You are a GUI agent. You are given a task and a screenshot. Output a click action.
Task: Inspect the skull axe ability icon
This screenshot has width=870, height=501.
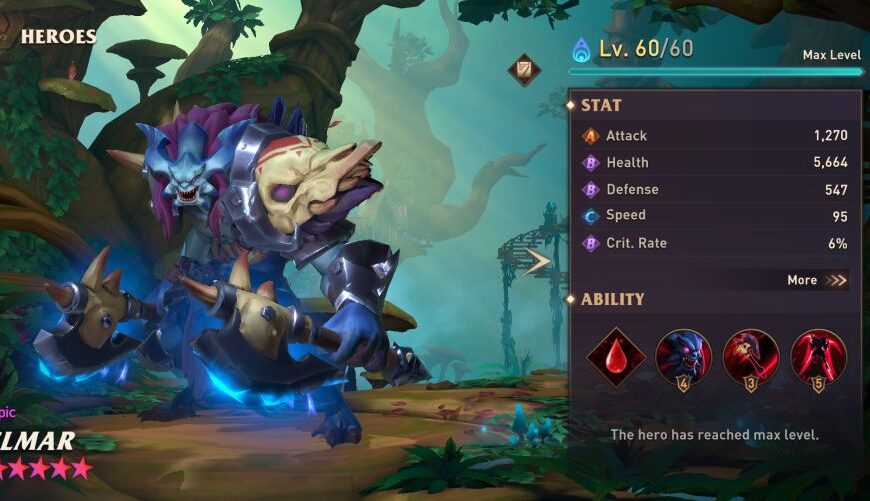coord(750,356)
